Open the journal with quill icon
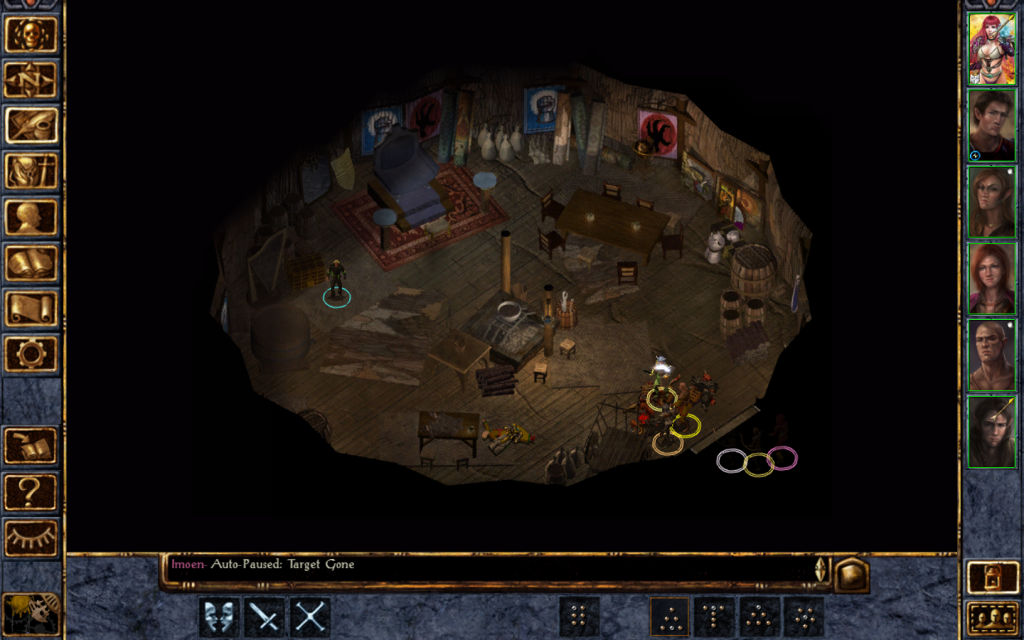The height and width of the screenshot is (640, 1024). 31,126
